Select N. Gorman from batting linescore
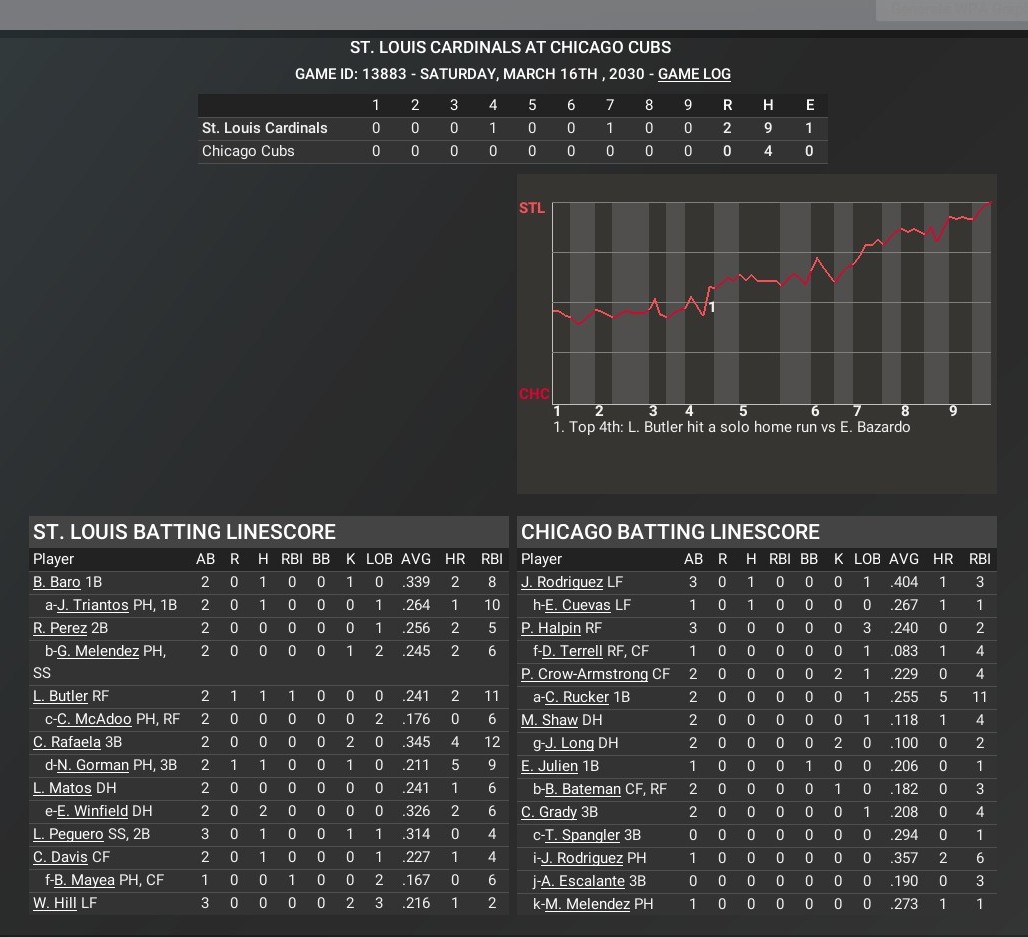 click(x=93, y=765)
